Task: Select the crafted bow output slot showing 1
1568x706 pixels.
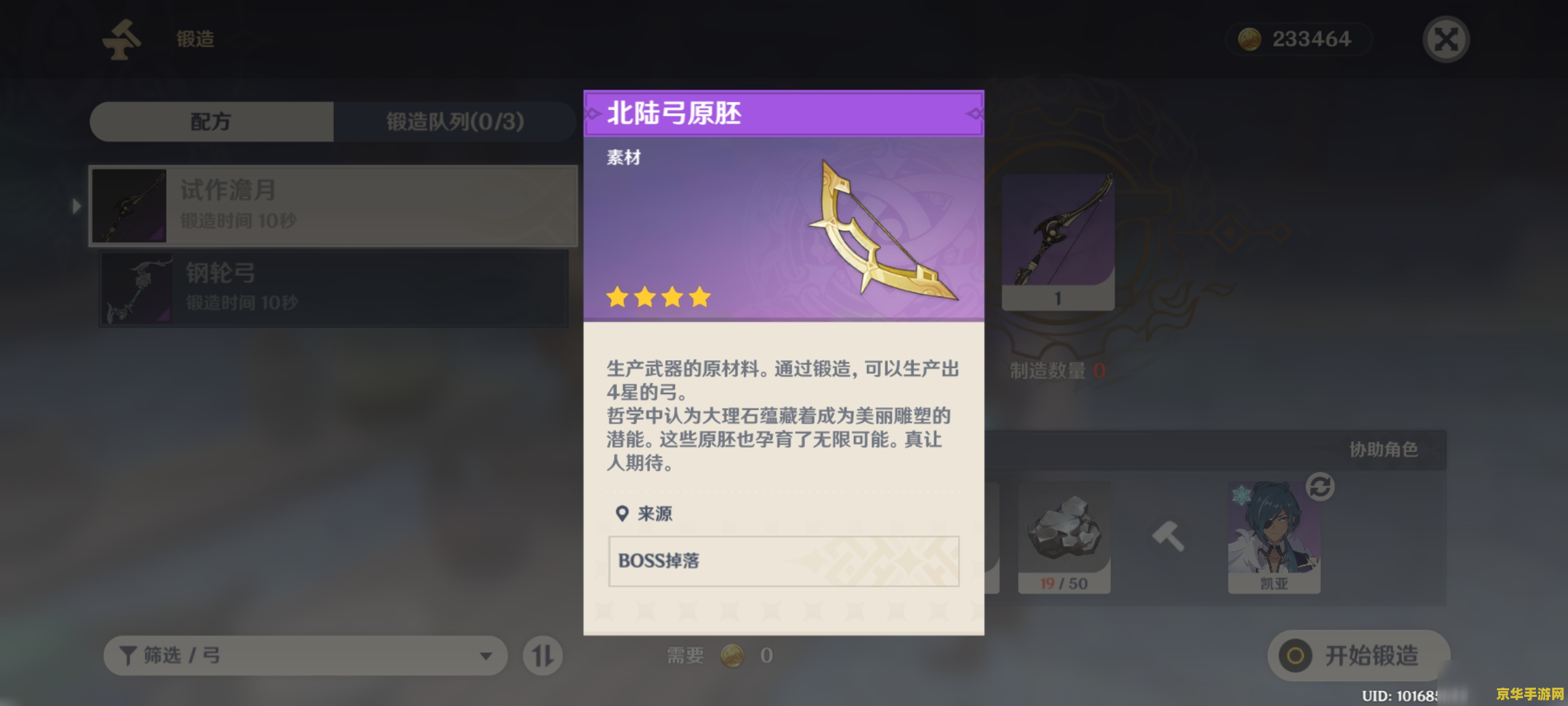Action: click(x=1059, y=242)
